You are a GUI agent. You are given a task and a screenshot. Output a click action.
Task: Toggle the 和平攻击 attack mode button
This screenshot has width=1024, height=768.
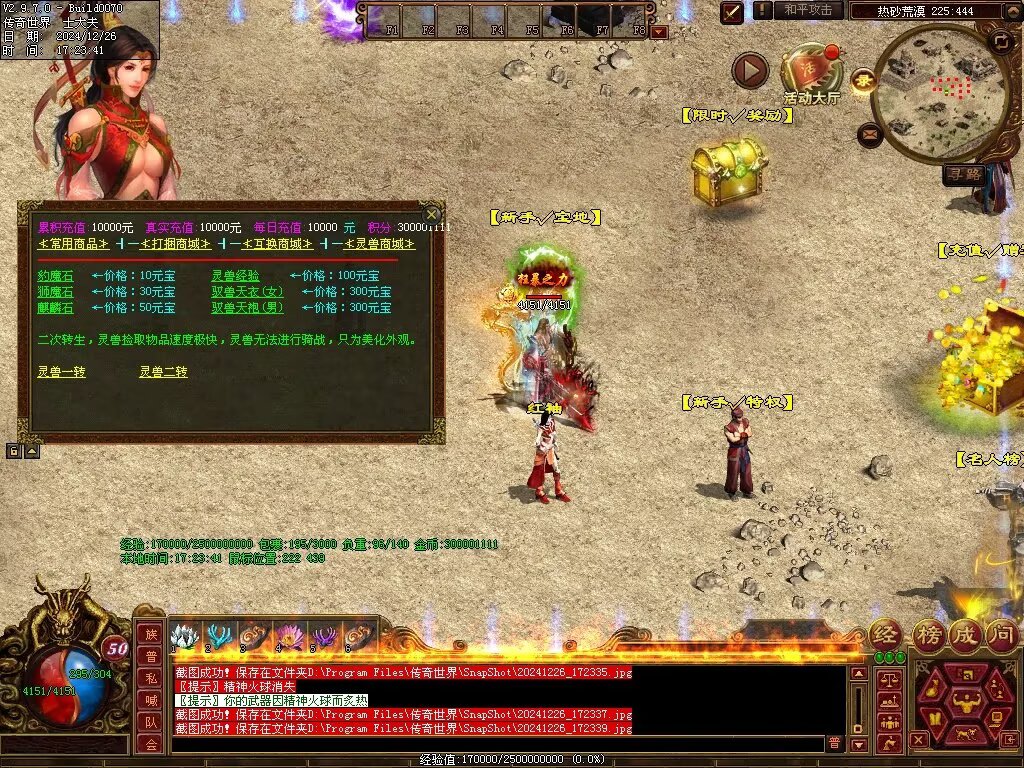(x=808, y=10)
